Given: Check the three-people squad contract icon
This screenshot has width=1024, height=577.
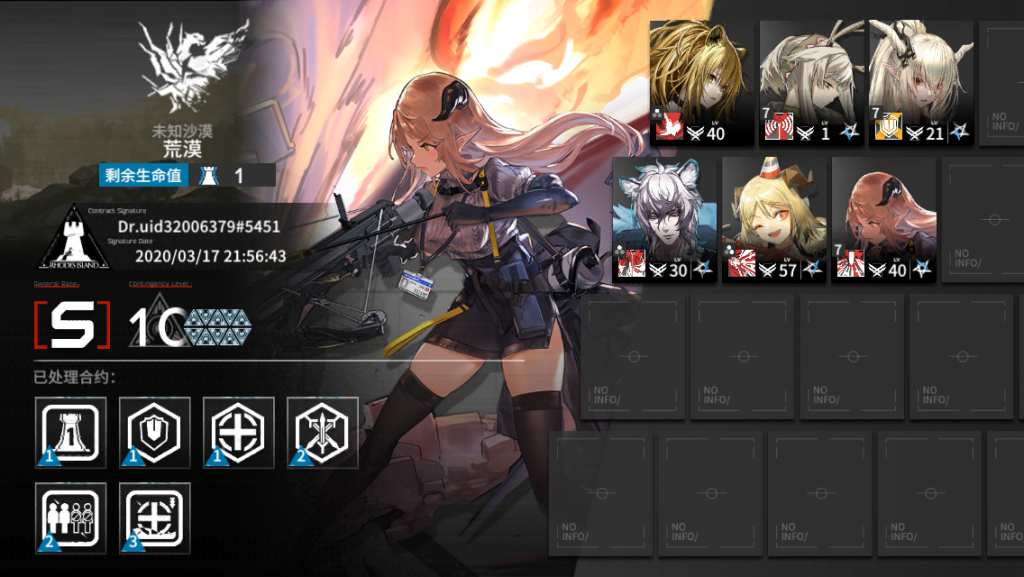Looking at the screenshot, I should (70, 517).
